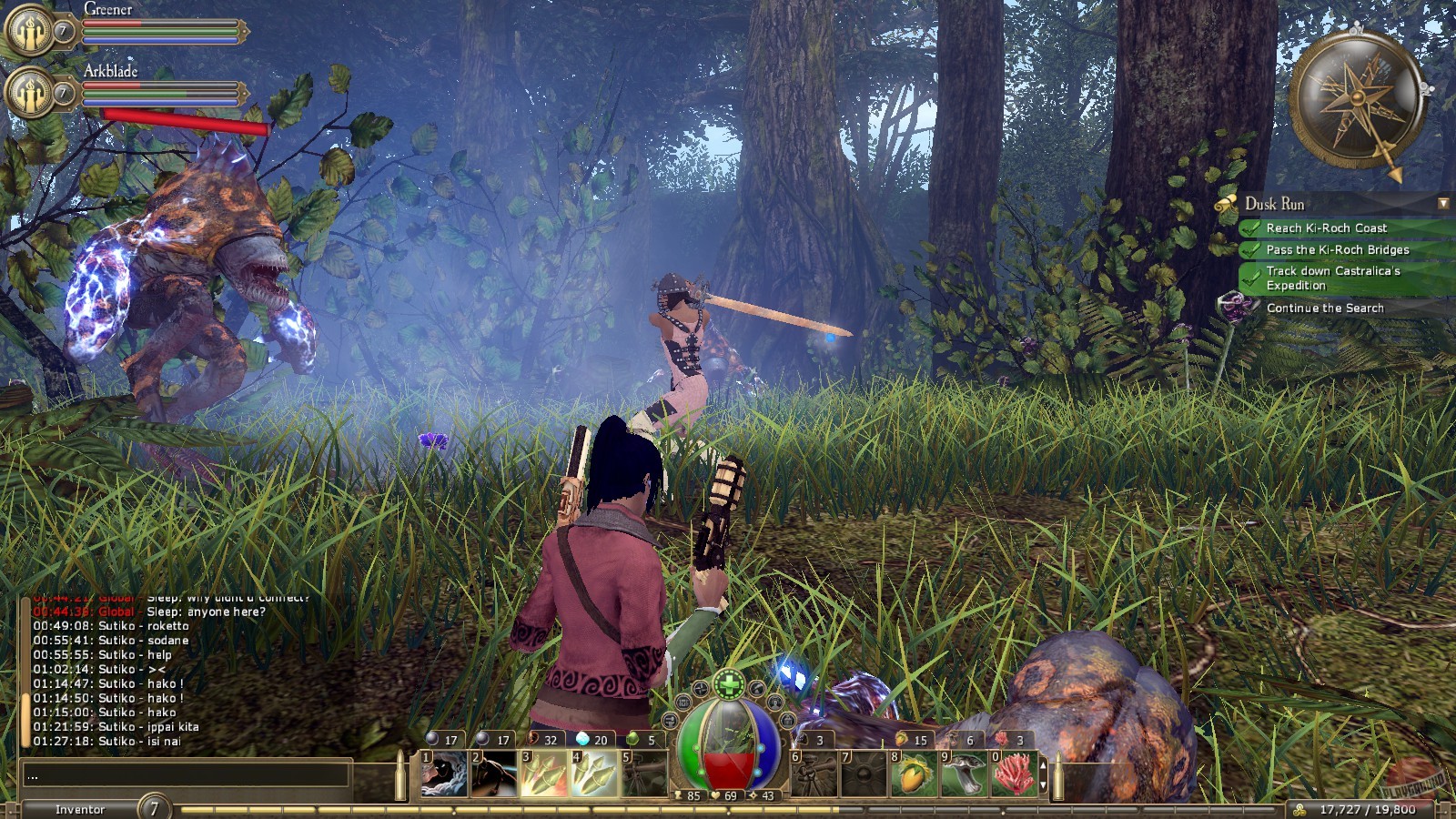Toggle the checkmark beside Pass the Ki-Roch Bridges
Viewport: 1456px width, 819px height.
click(1249, 249)
